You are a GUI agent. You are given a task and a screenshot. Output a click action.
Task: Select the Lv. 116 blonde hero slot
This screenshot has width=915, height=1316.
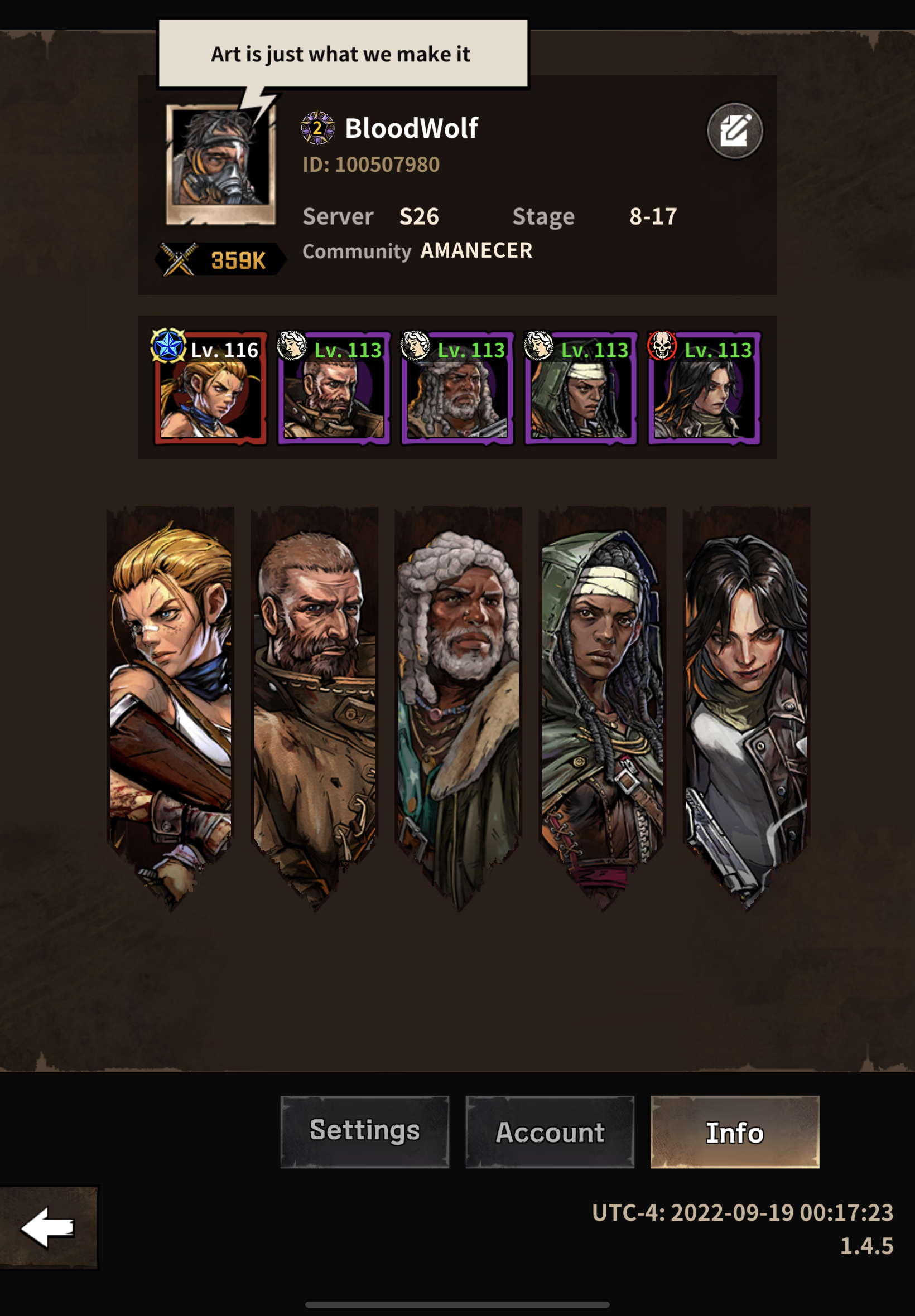(x=210, y=389)
